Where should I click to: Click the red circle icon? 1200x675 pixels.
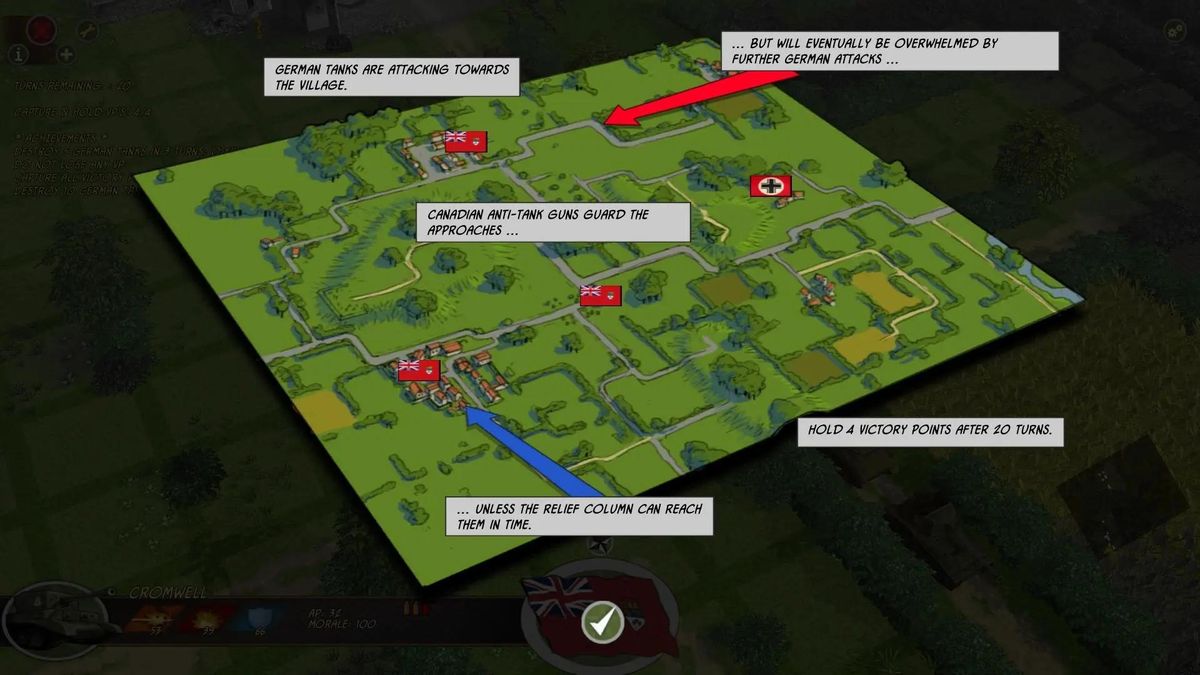pyautogui.click(x=42, y=30)
